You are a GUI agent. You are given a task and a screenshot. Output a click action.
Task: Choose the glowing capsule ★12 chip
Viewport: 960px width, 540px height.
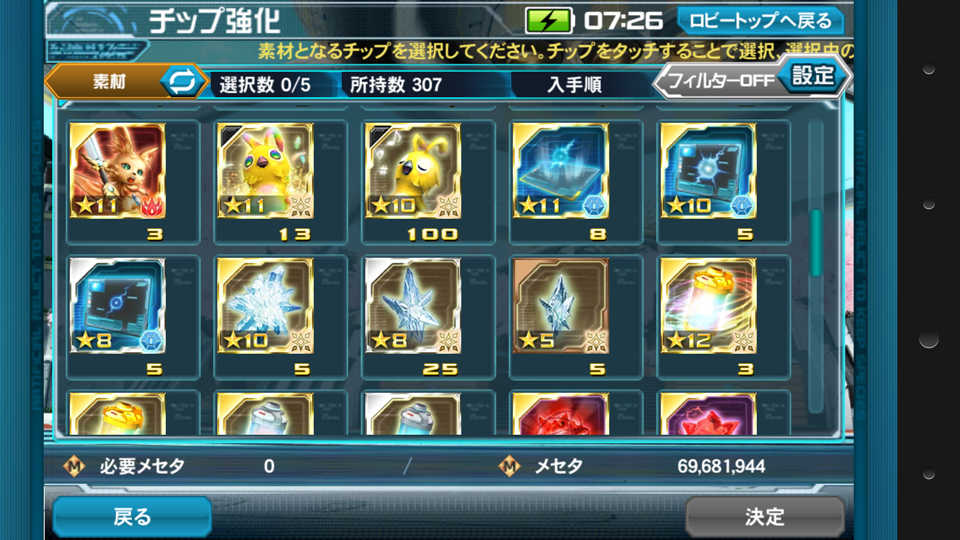click(708, 306)
